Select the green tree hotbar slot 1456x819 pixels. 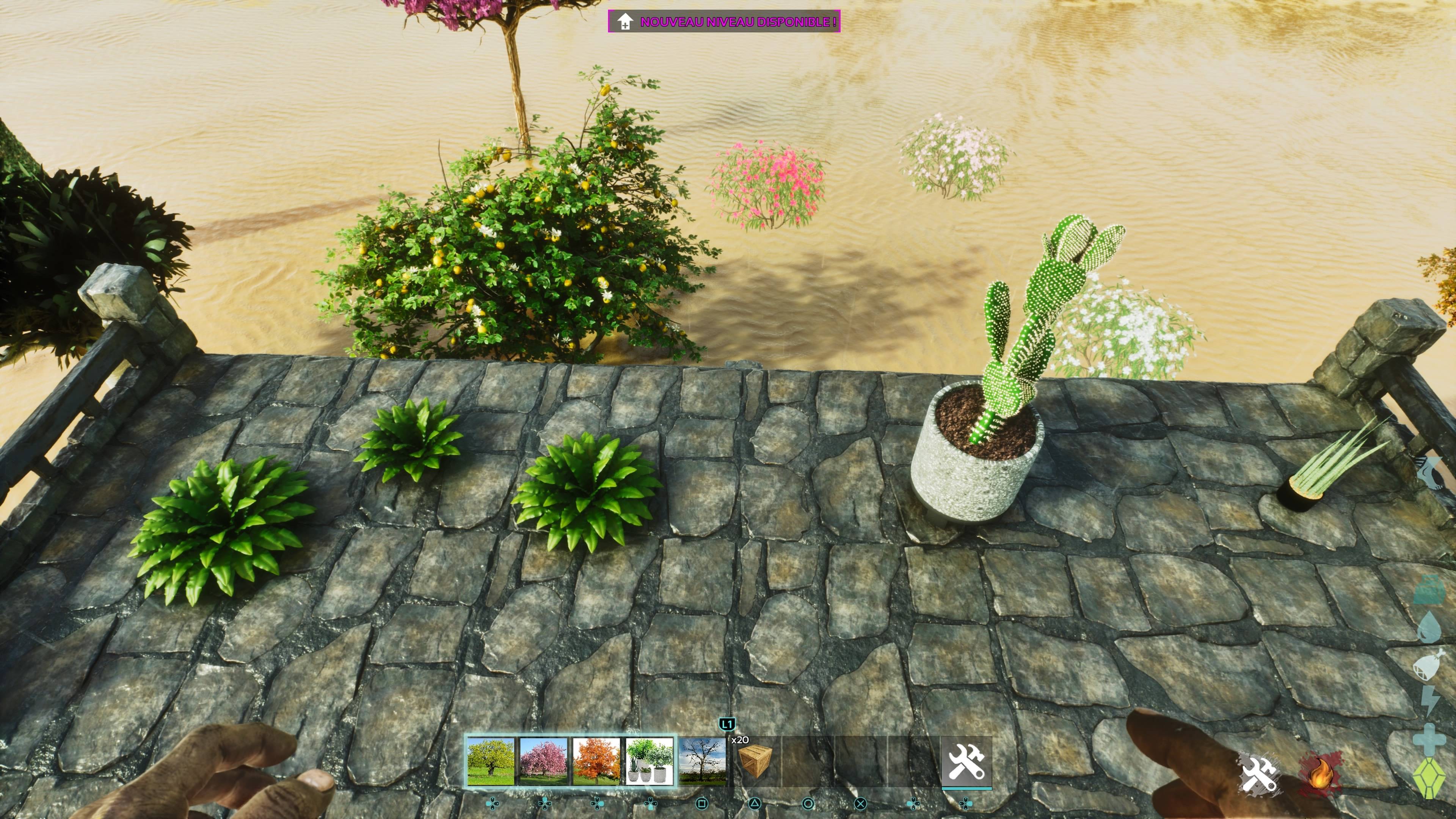click(491, 761)
